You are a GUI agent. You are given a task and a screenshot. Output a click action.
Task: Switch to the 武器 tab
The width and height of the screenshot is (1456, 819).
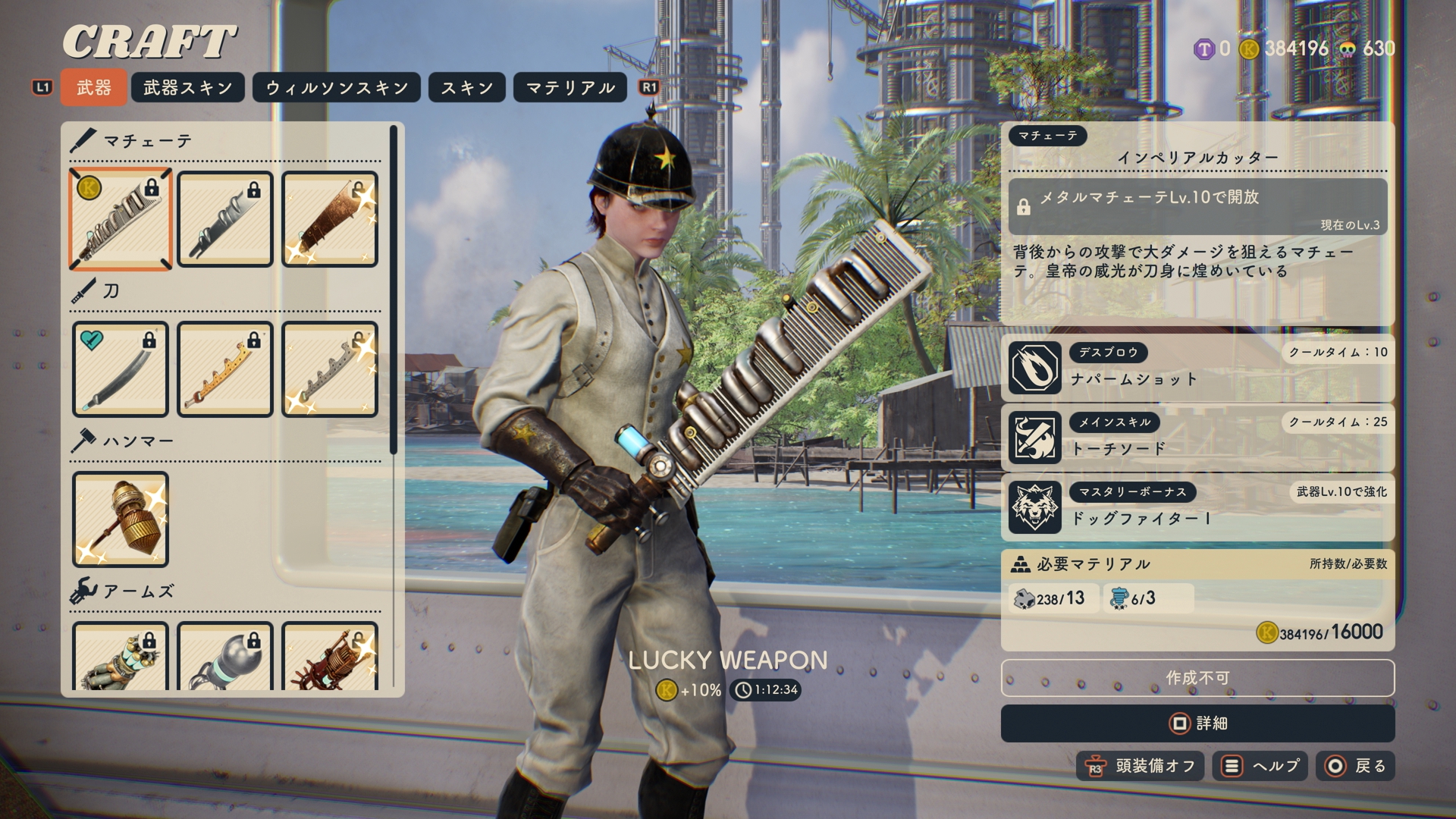click(x=93, y=87)
